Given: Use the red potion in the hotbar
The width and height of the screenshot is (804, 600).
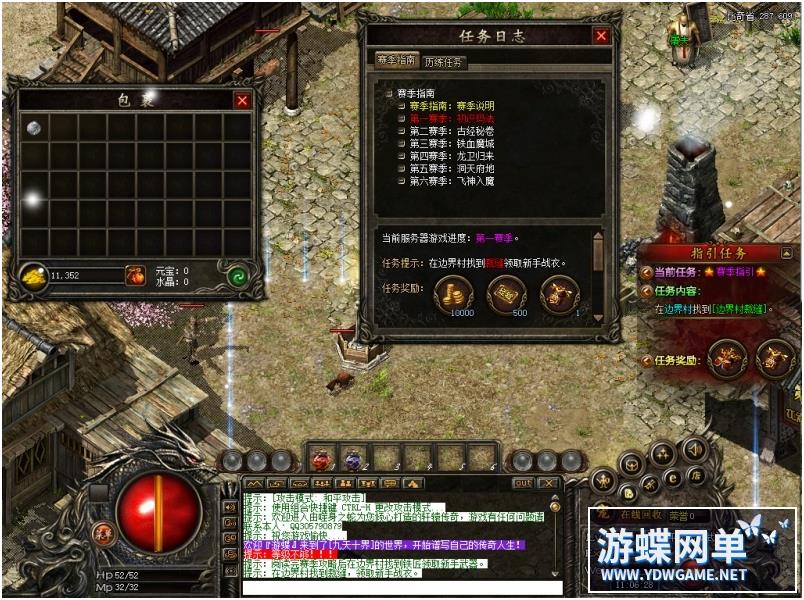Looking at the screenshot, I should point(322,459).
